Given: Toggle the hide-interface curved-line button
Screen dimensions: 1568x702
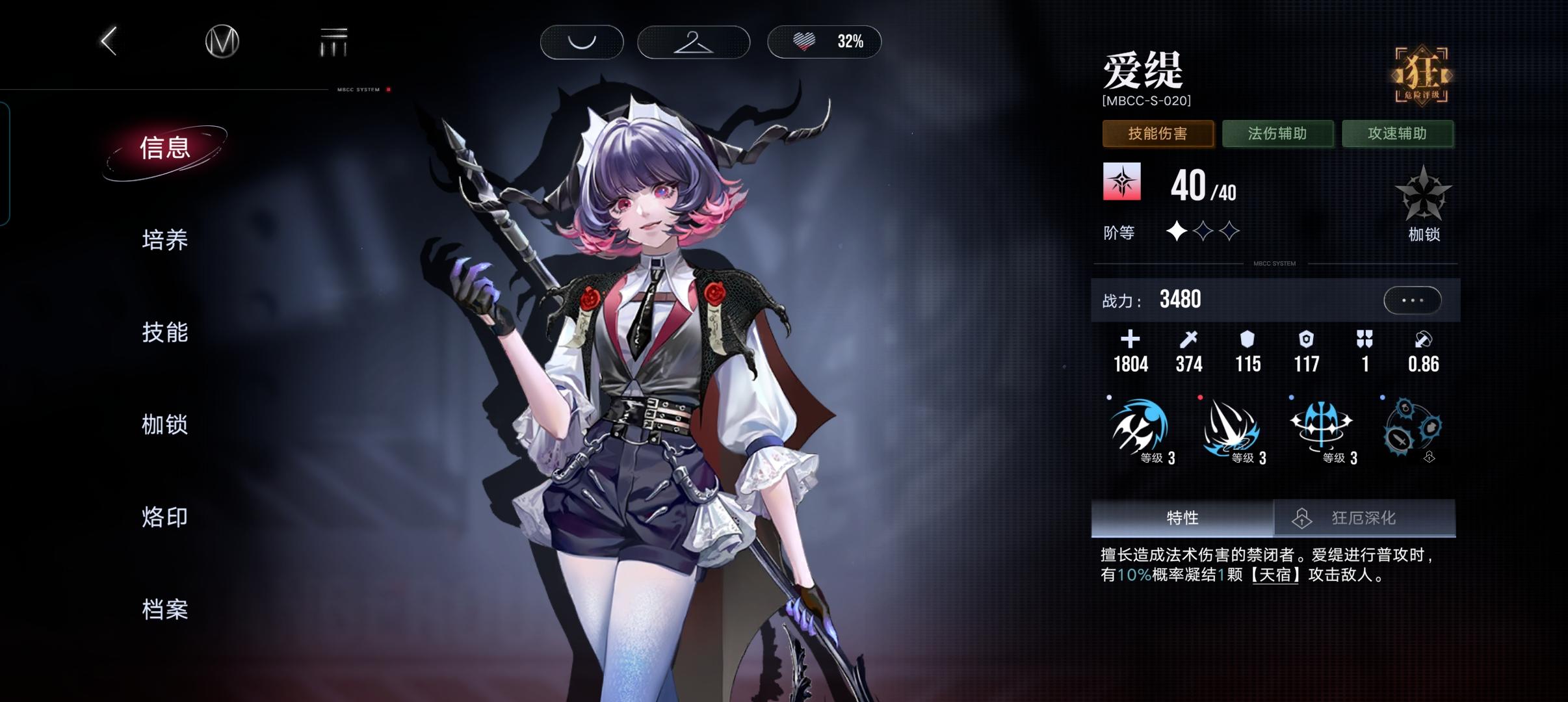Looking at the screenshot, I should [582, 42].
